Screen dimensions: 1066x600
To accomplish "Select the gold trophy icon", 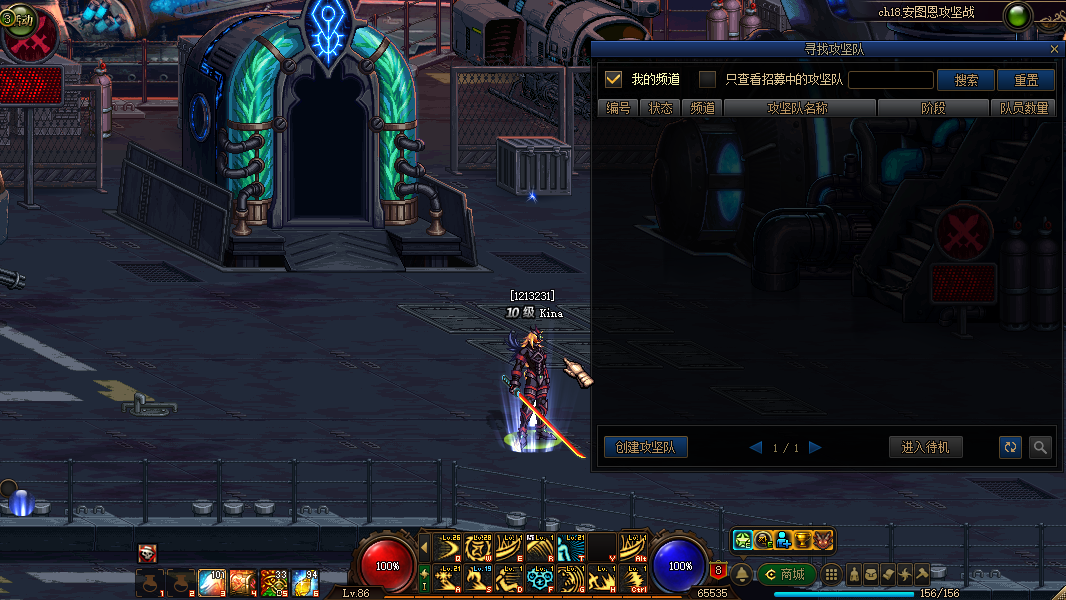I will coord(802,540).
